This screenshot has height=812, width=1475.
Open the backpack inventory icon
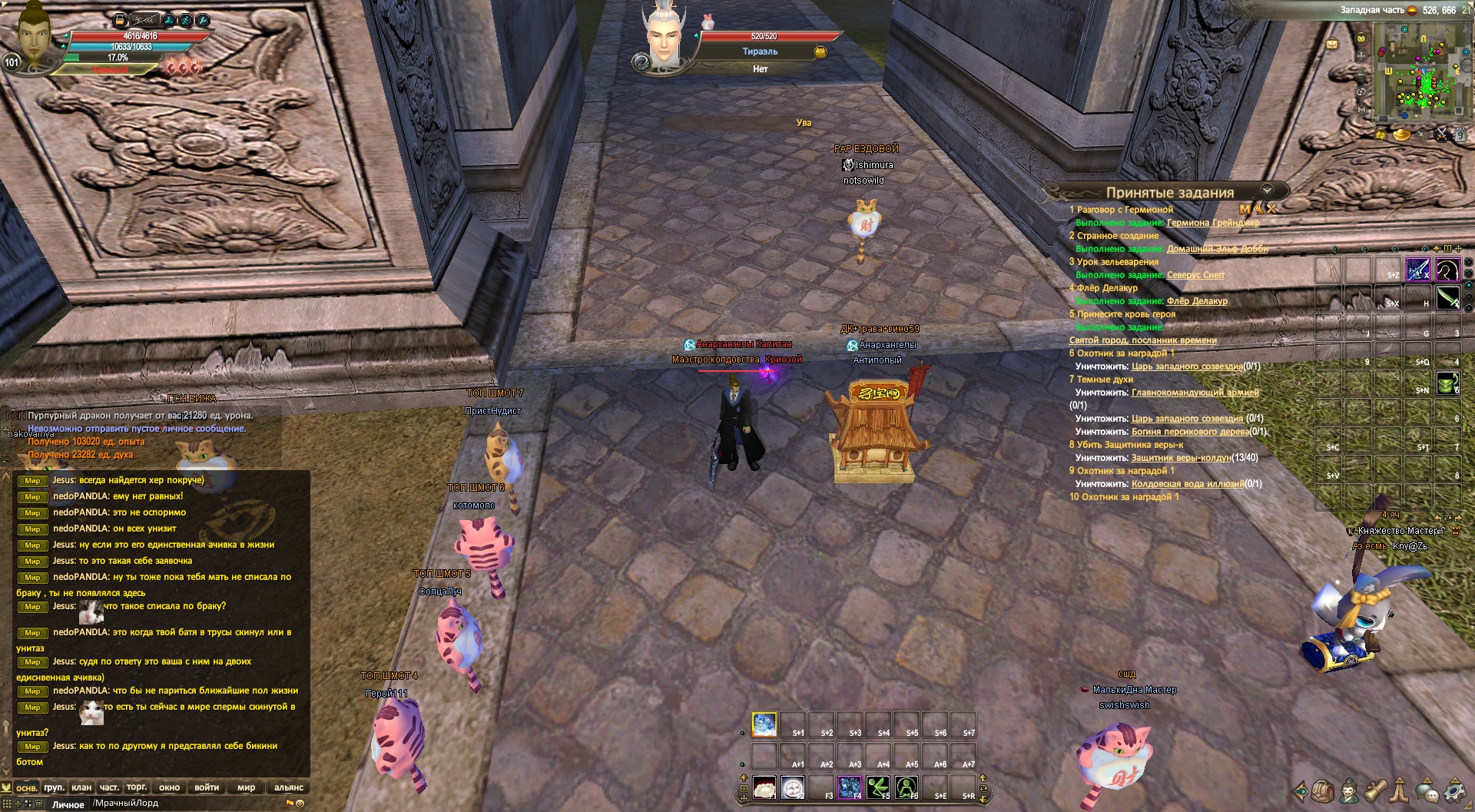pyautogui.click(x=1322, y=790)
